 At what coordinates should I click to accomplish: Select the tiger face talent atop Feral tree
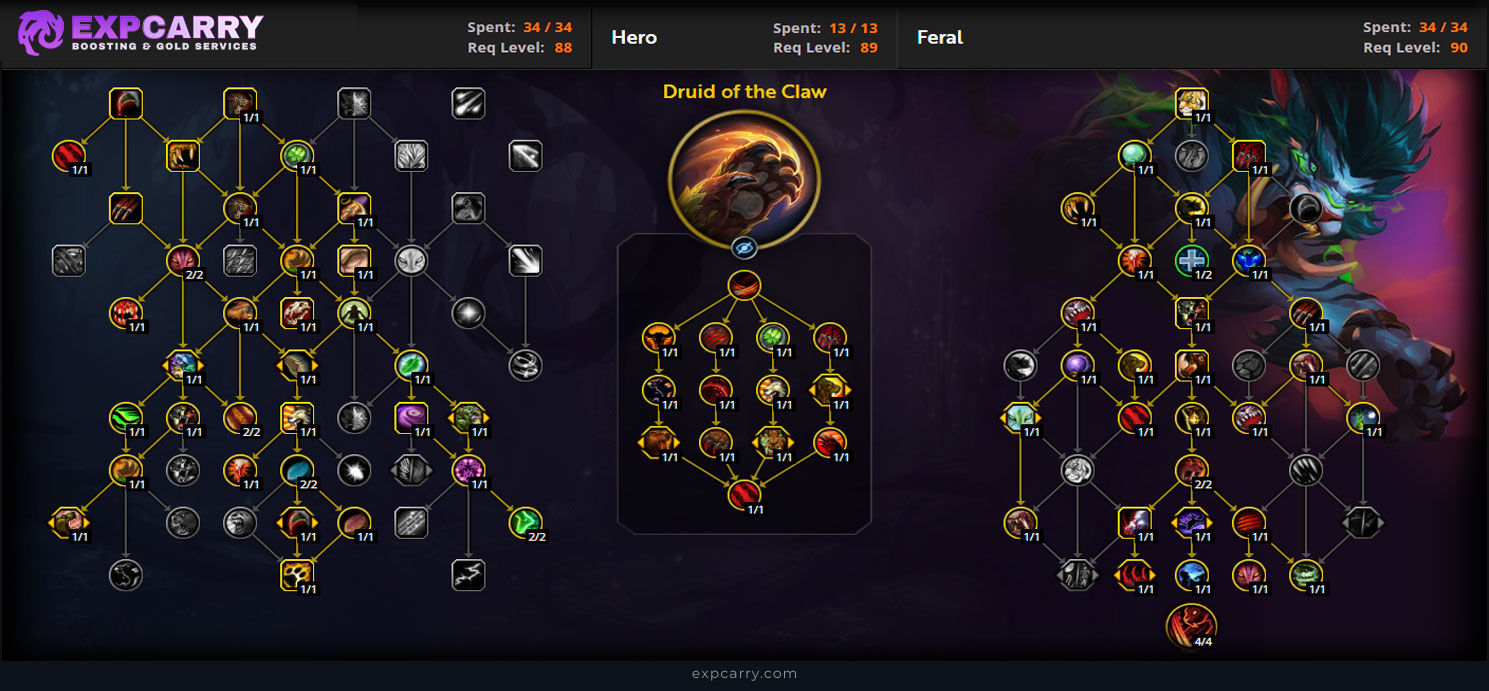click(x=1192, y=103)
